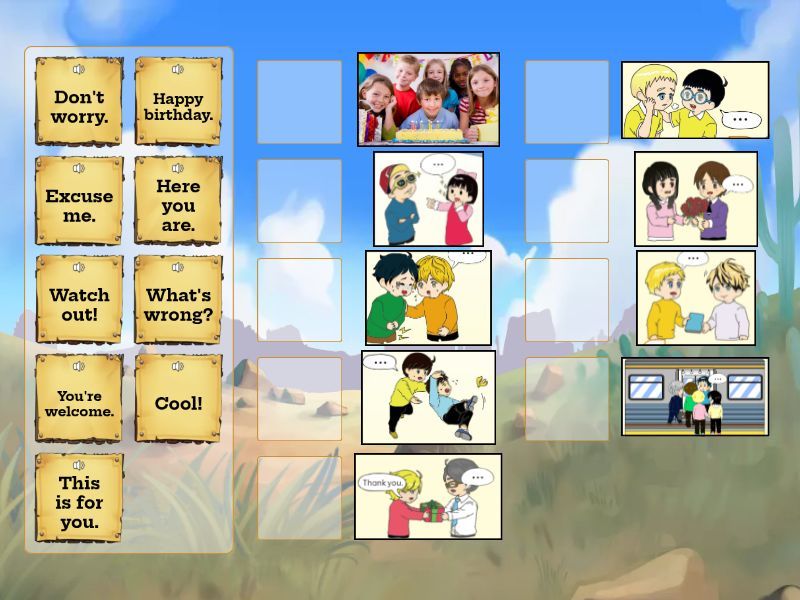Click the picture of boy slipping
800x600 pixels.
428,397
